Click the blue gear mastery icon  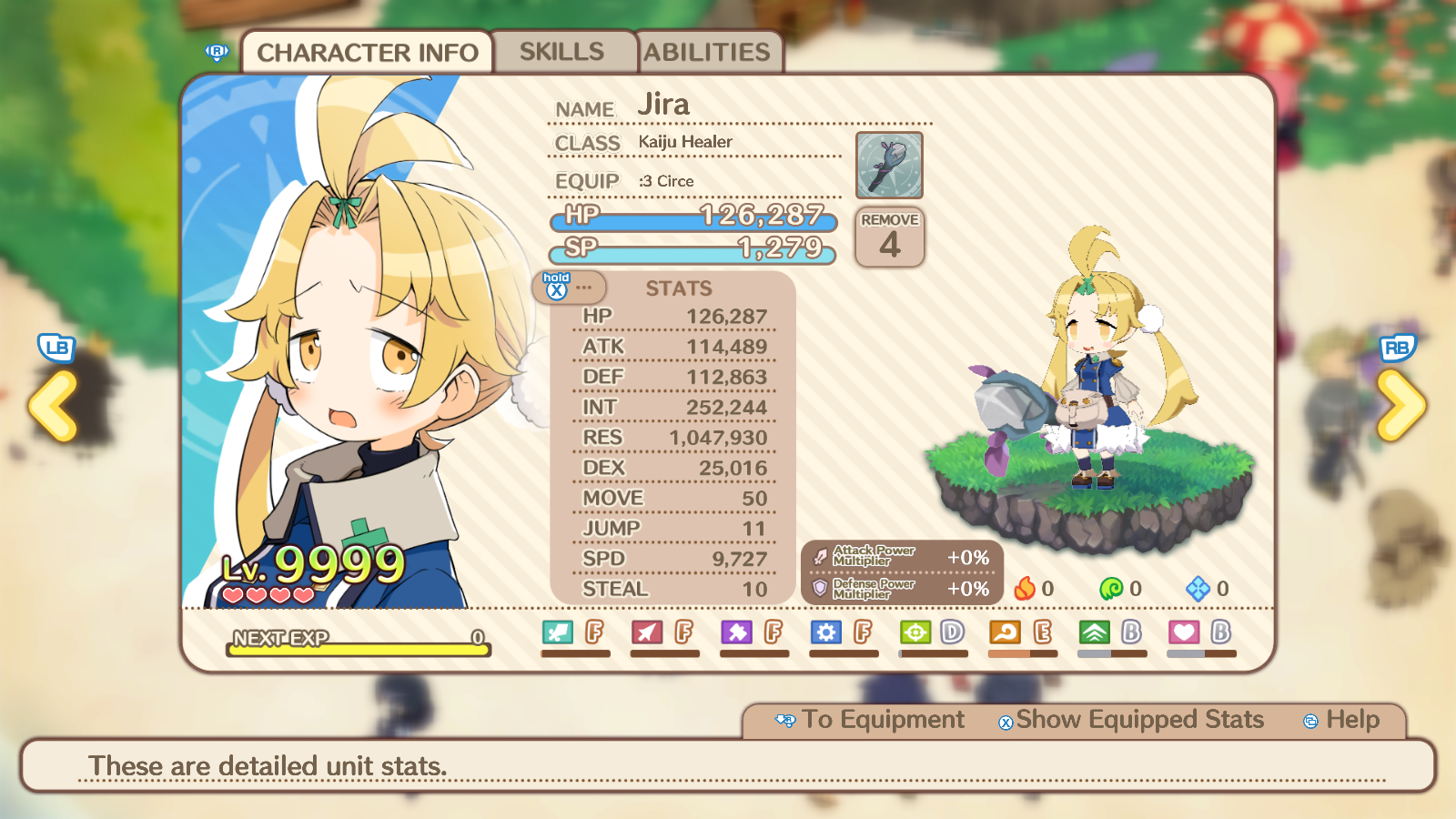coord(825,632)
